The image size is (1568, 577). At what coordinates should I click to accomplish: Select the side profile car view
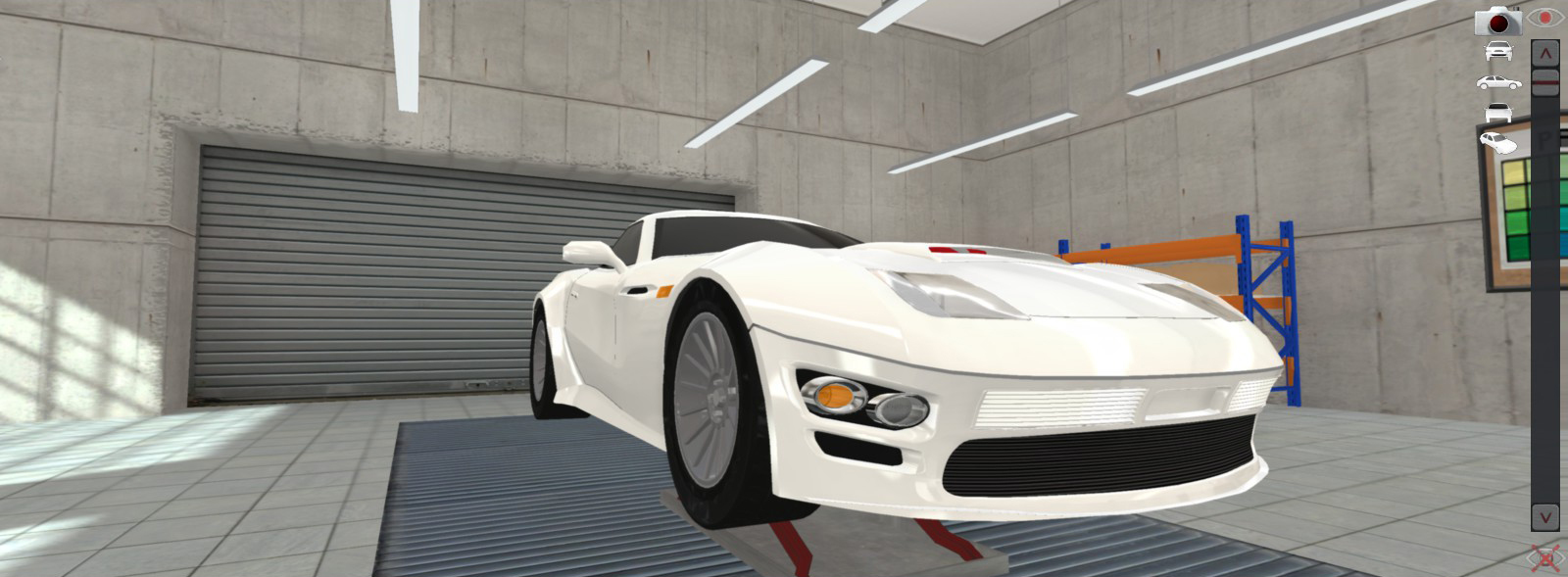[x=1498, y=83]
